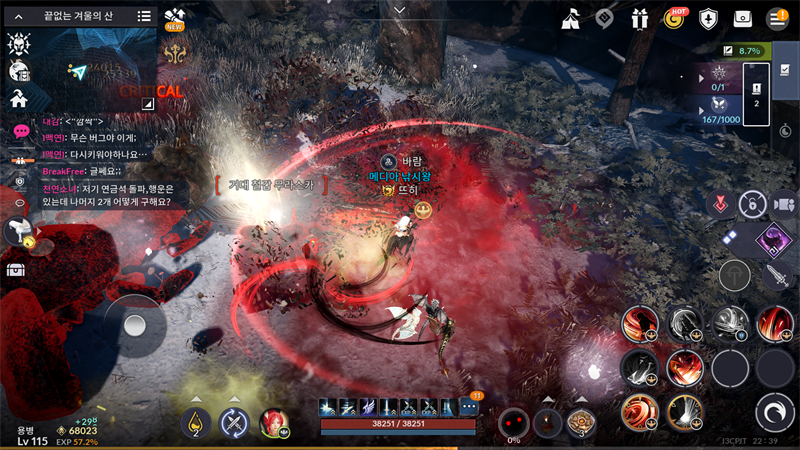
Task: Expand the buff list ellipsis button
Action: pos(469,407)
